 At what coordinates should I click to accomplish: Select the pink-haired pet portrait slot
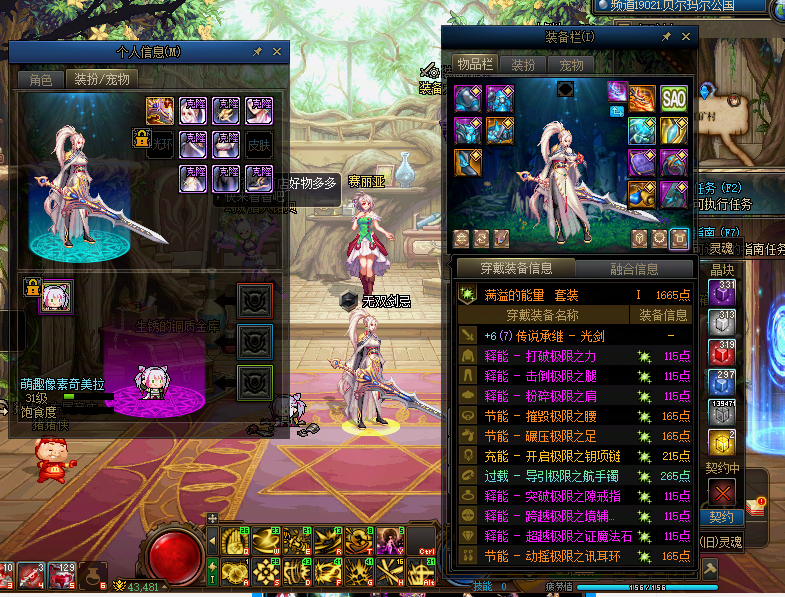(55, 296)
